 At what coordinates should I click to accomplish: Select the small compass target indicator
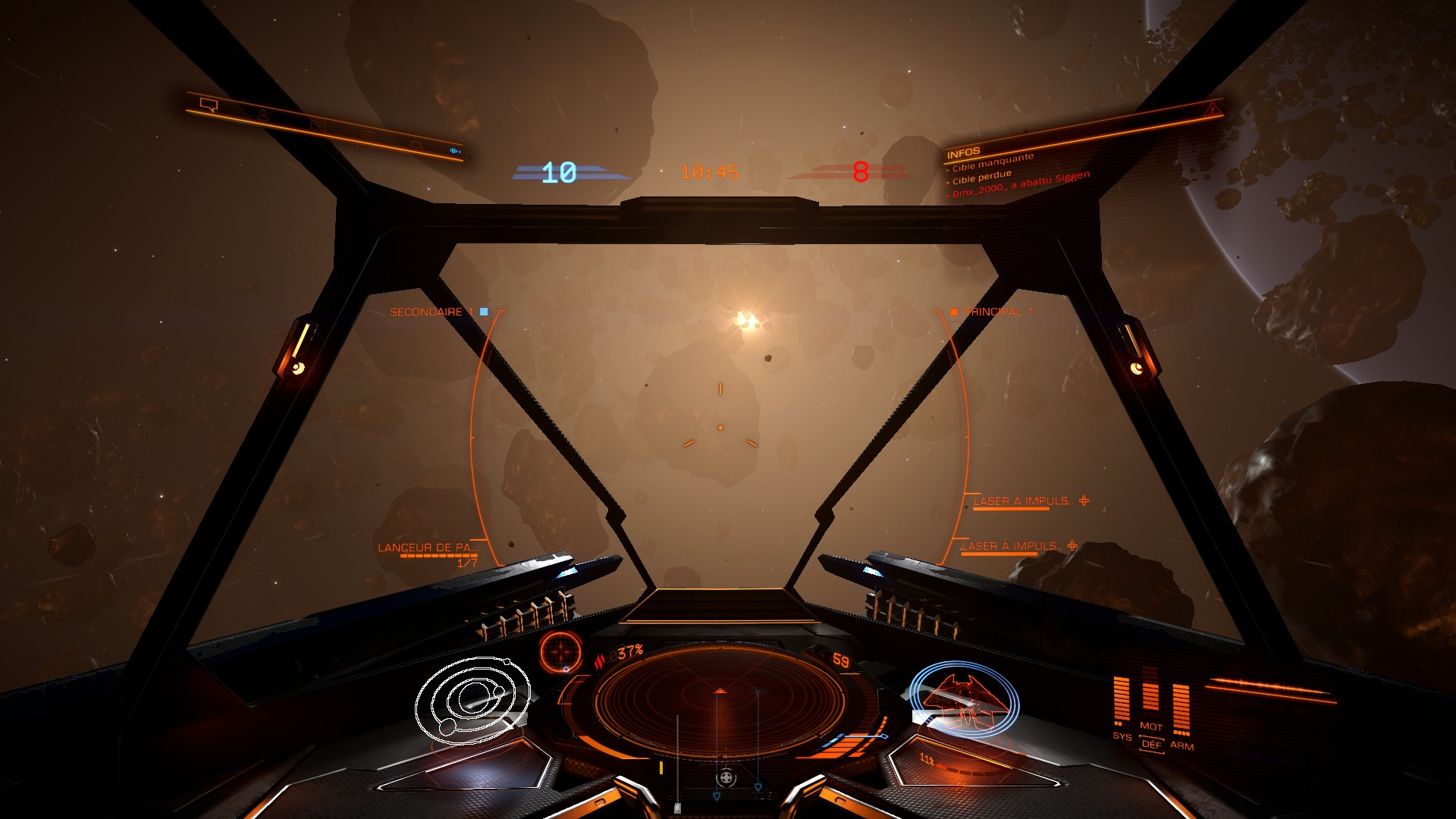click(x=561, y=652)
